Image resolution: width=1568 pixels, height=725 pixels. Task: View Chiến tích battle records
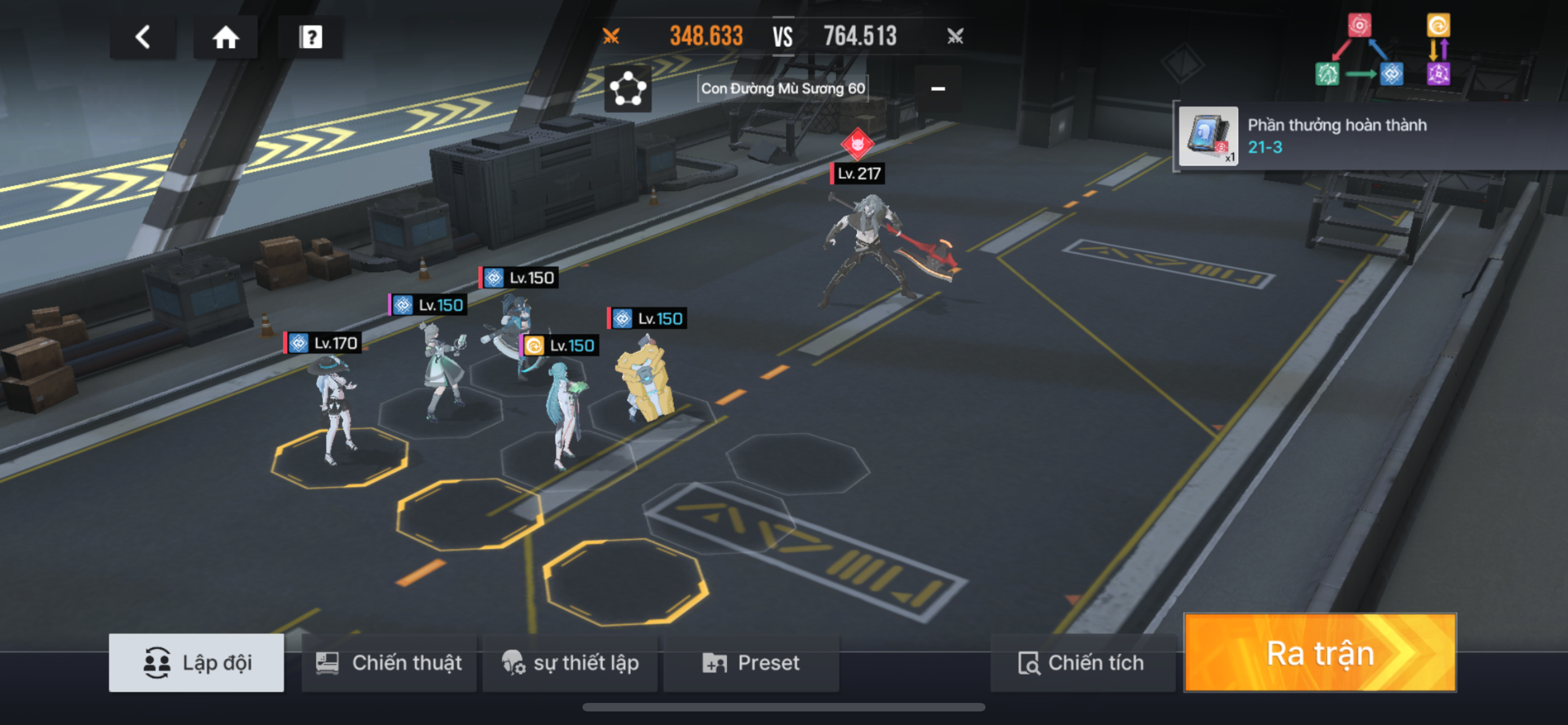1081,662
